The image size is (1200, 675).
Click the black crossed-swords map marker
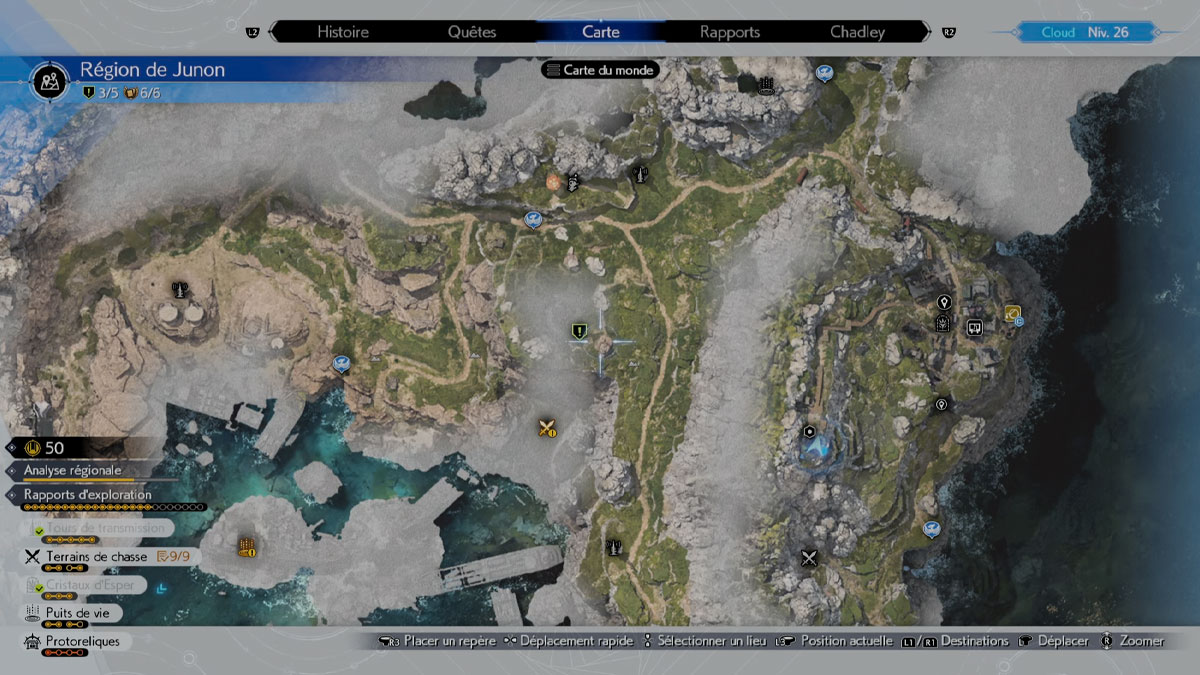point(809,558)
